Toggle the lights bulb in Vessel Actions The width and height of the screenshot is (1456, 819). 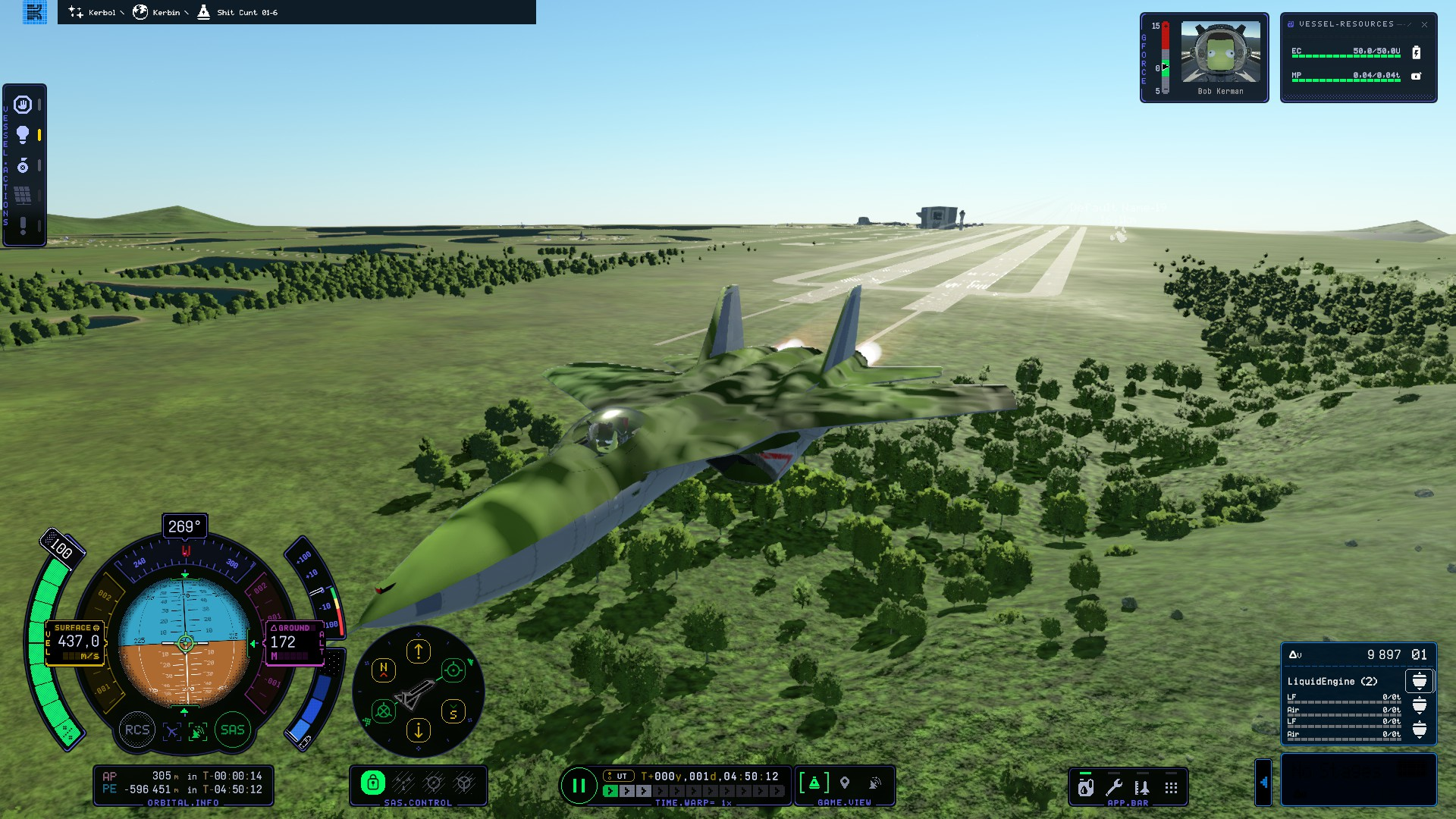click(x=23, y=135)
